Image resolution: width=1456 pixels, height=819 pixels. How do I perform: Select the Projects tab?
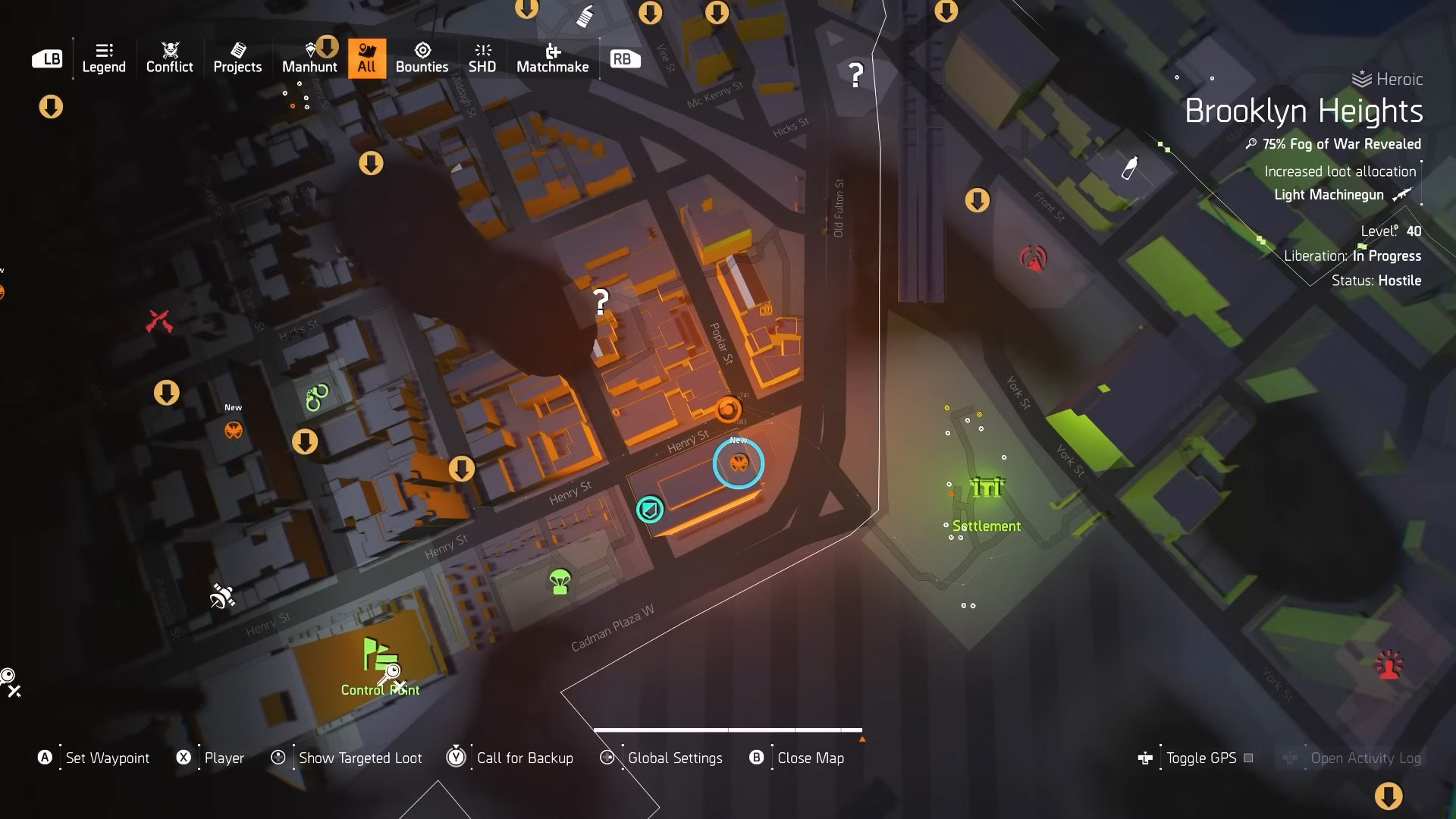coord(237,58)
